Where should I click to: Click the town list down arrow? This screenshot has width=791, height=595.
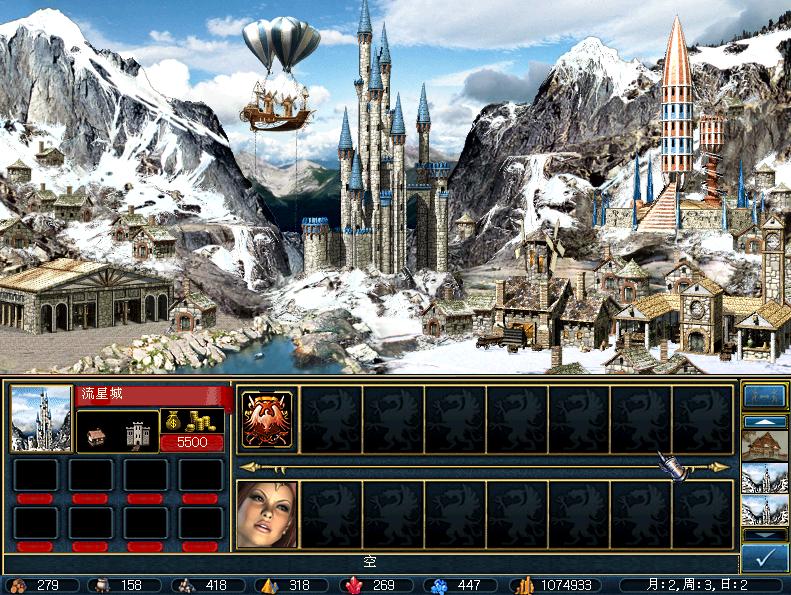(764, 535)
